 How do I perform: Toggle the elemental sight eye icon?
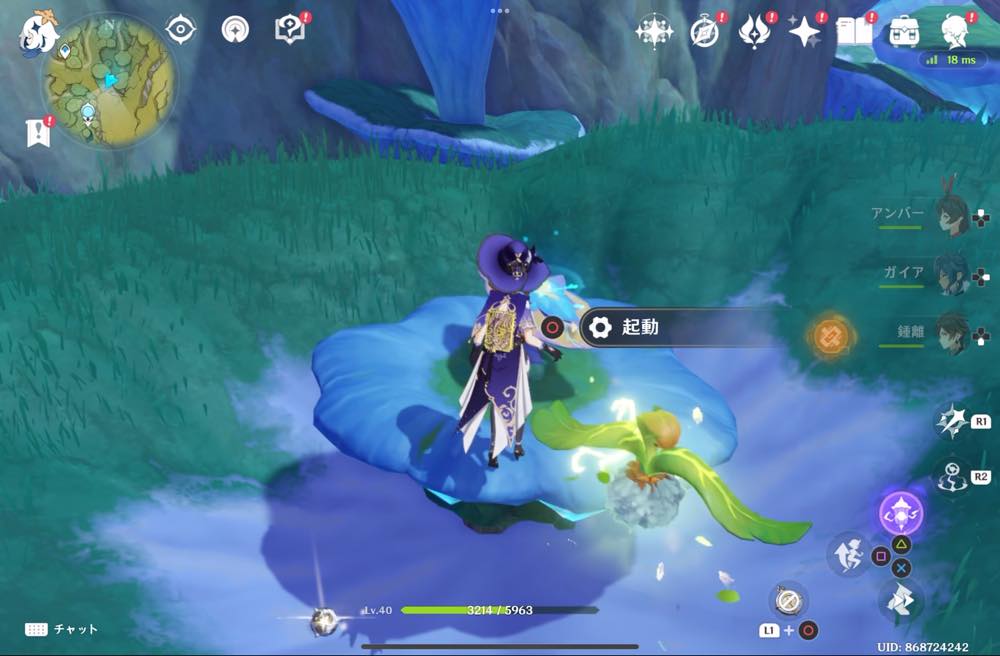pos(180,30)
